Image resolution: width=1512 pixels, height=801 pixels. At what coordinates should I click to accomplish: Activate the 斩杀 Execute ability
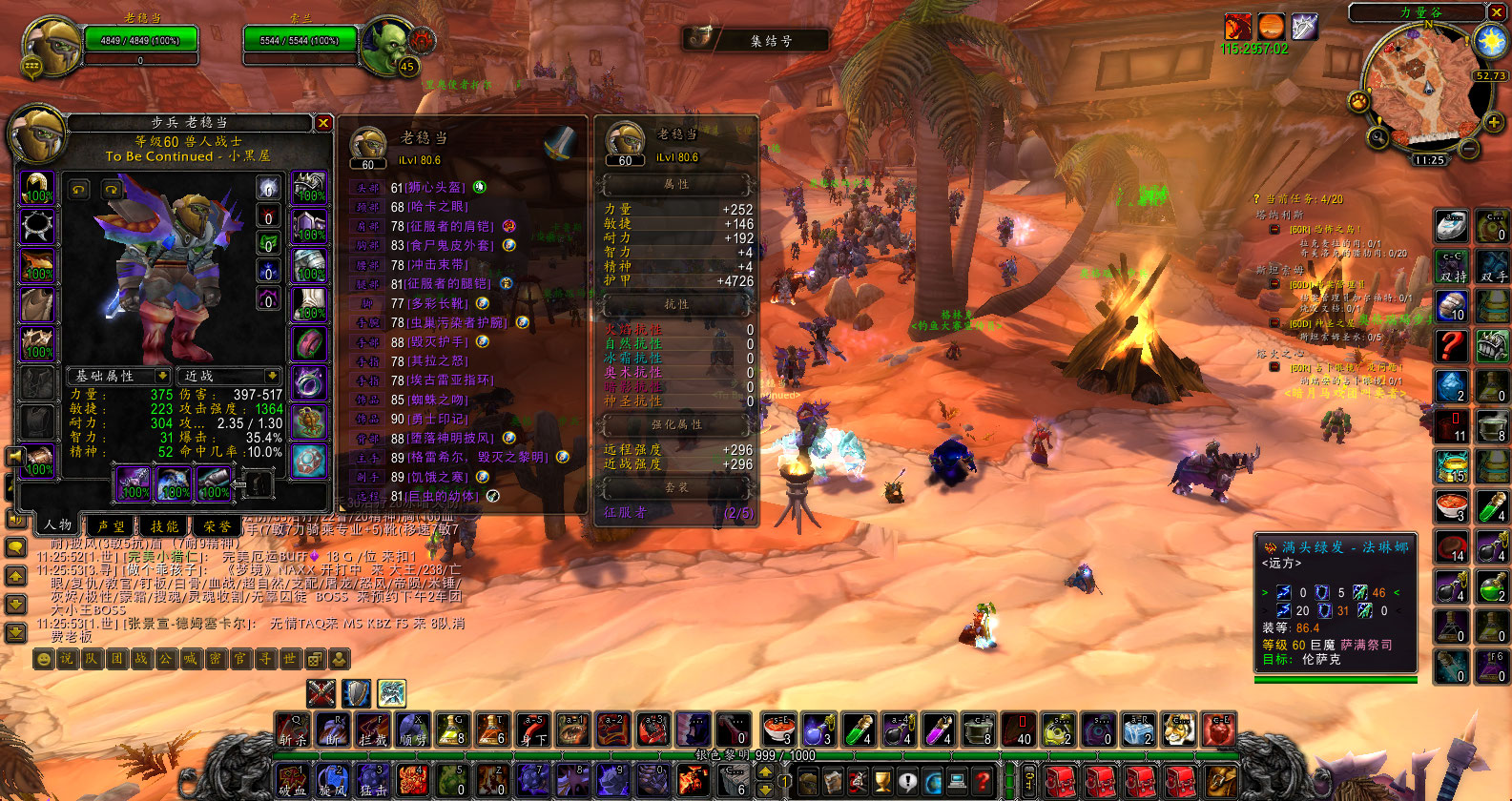(x=293, y=730)
